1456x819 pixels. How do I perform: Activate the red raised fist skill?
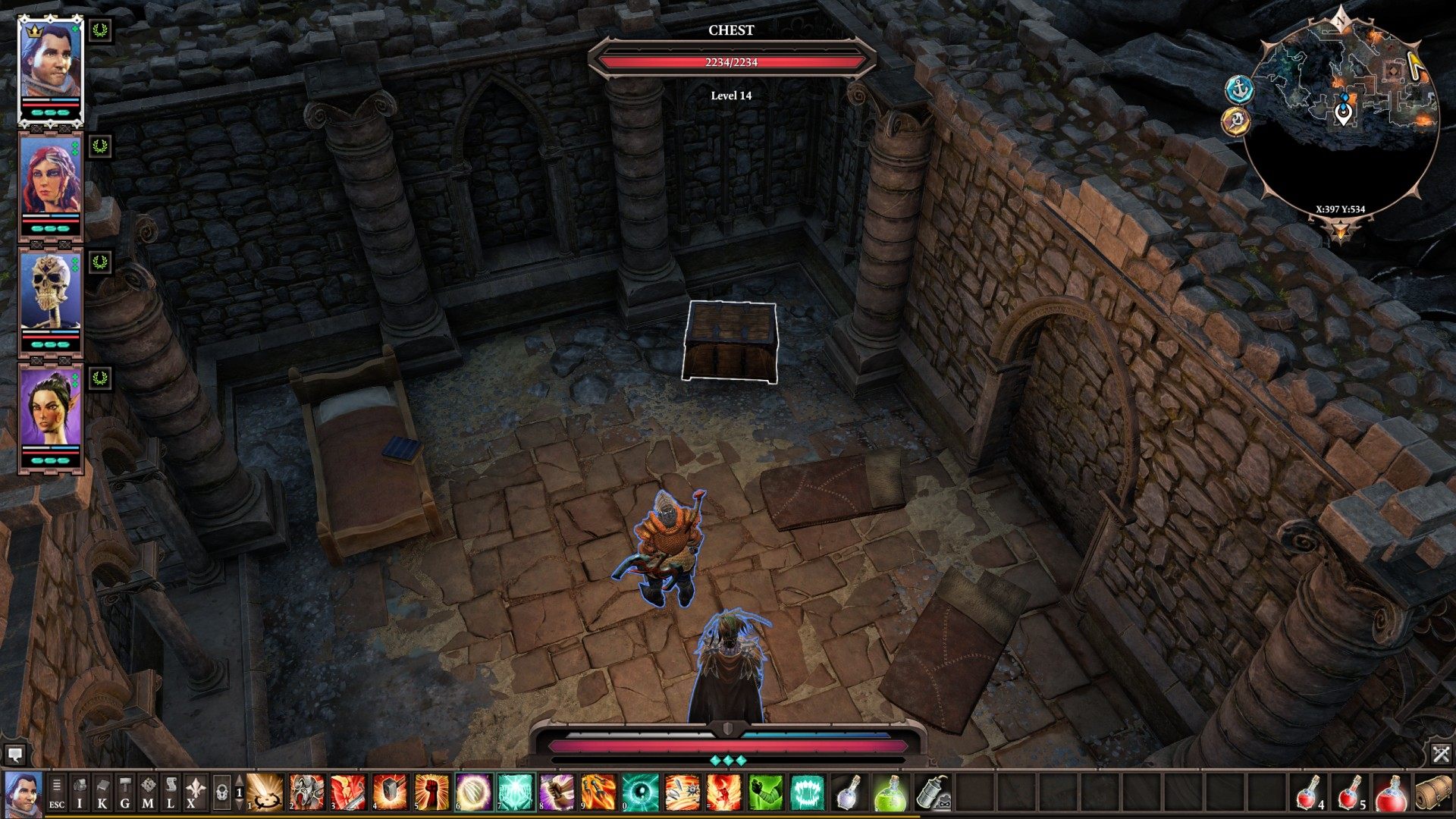pyautogui.click(x=431, y=792)
